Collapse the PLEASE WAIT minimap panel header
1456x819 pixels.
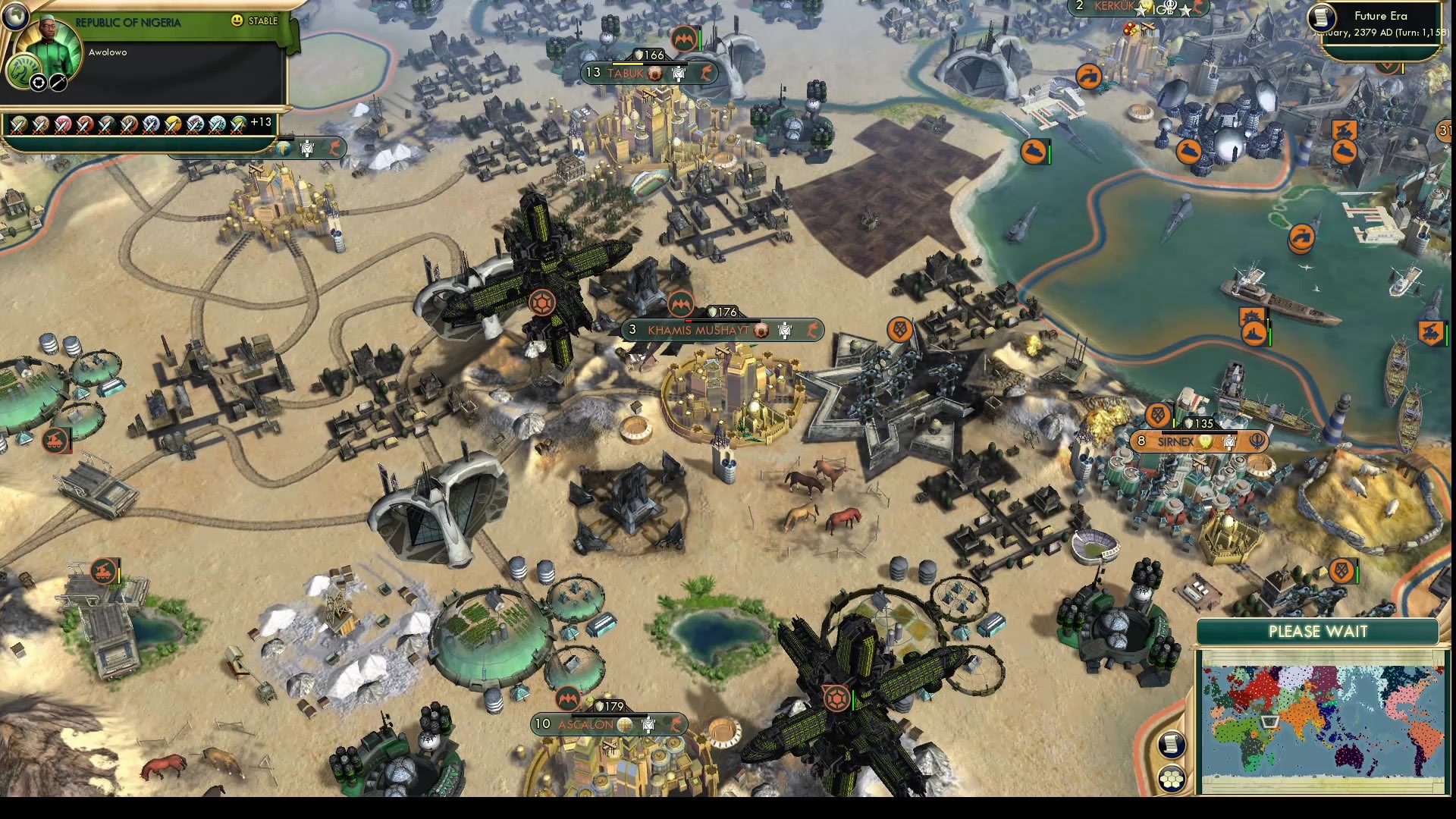pyautogui.click(x=1318, y=631)
